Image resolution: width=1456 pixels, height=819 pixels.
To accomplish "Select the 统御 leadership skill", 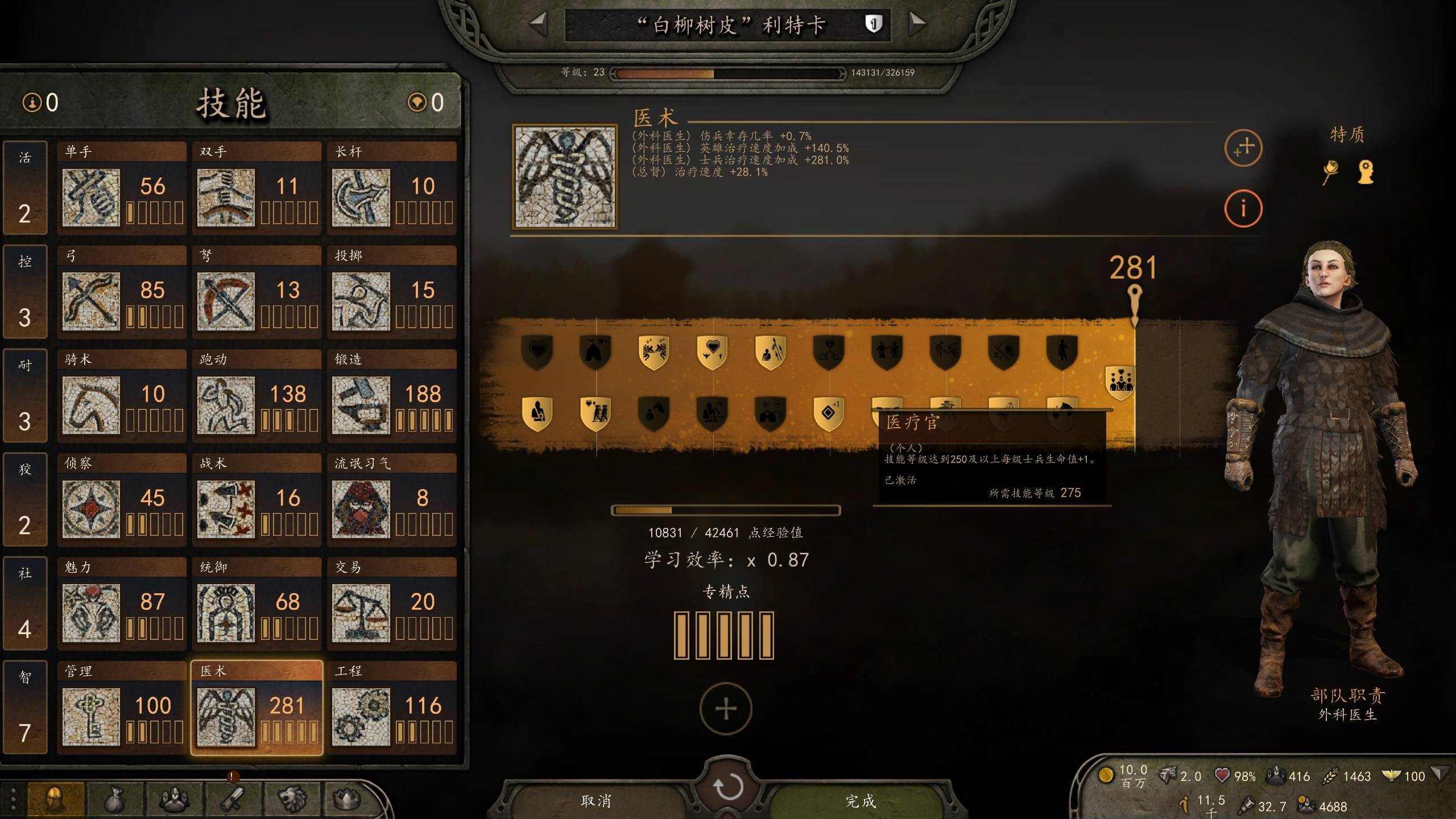I will [x=257, y=604].
